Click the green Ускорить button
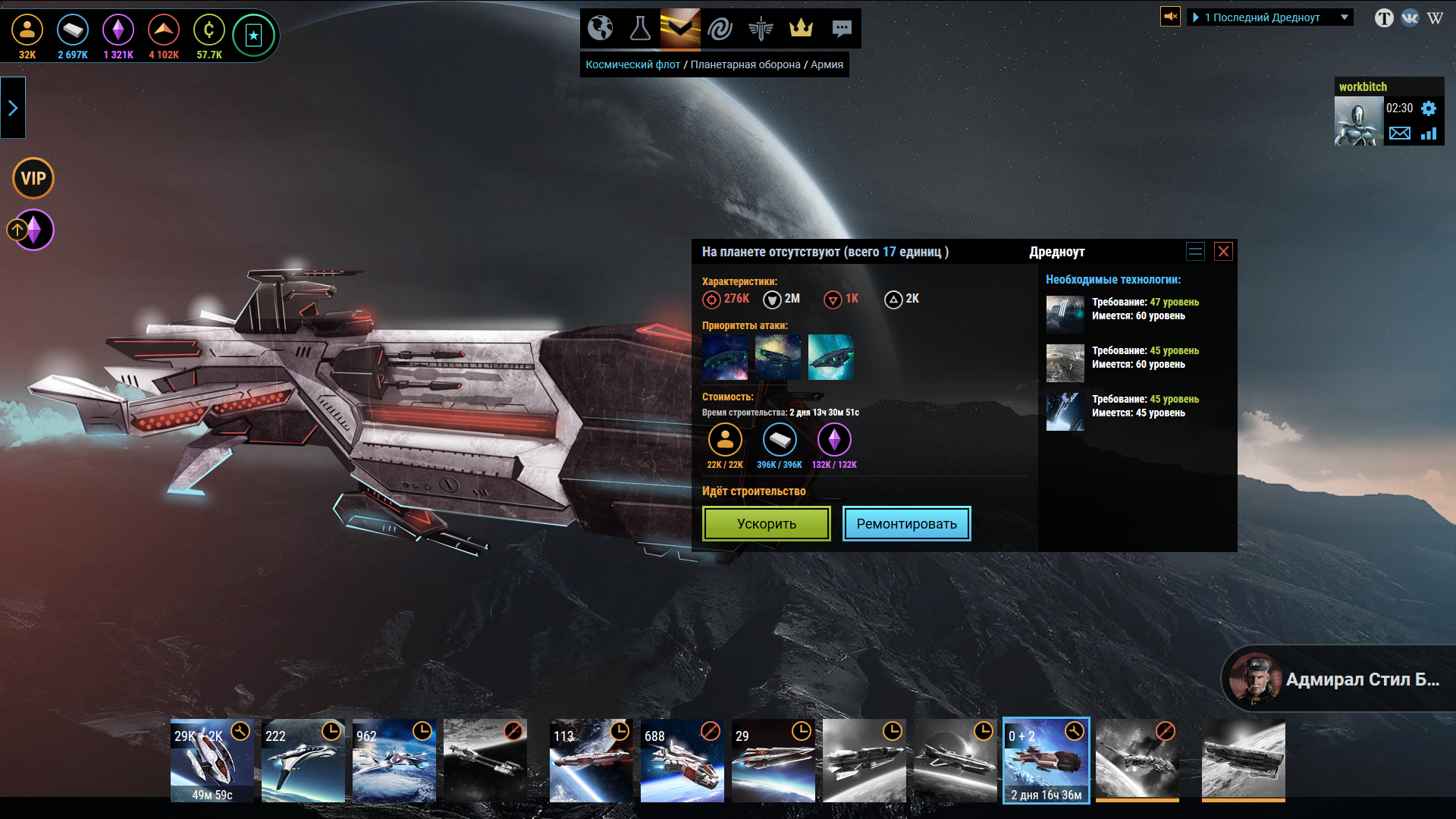This screenshot has height=819, width=1456. [x=766, y=523]
